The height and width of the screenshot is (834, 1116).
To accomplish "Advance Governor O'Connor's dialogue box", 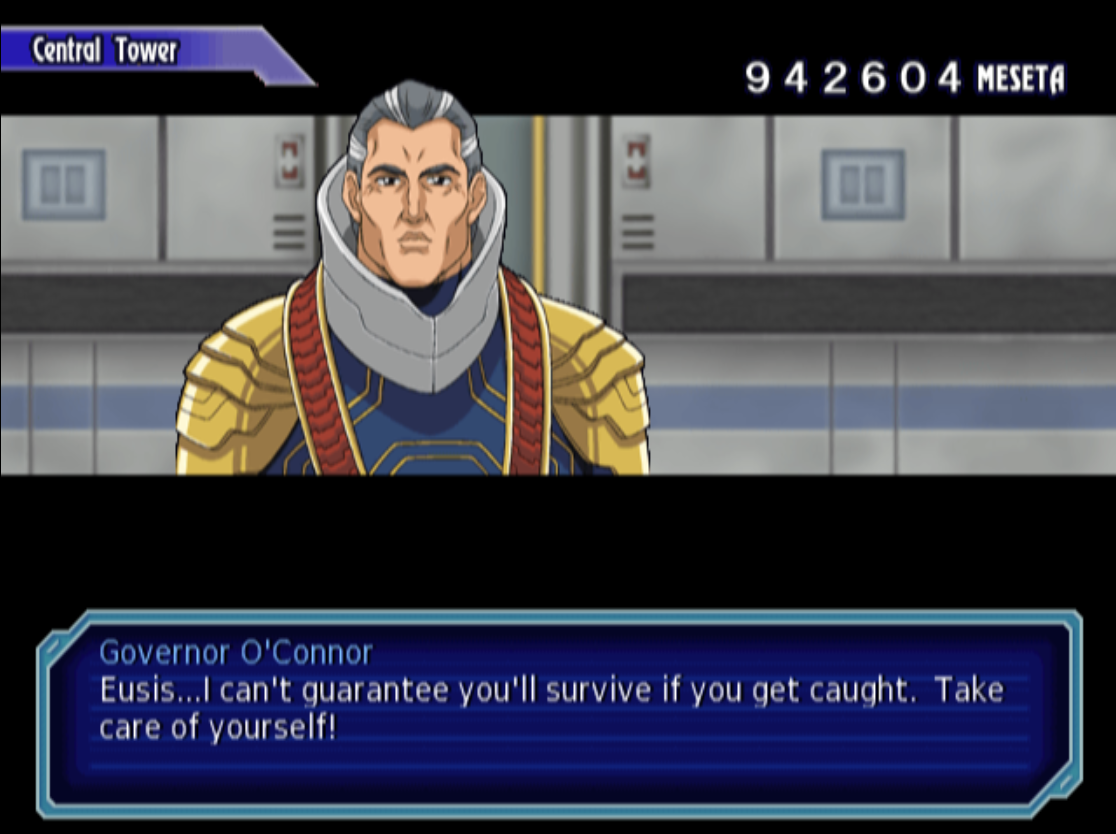I will coord(558,710).
